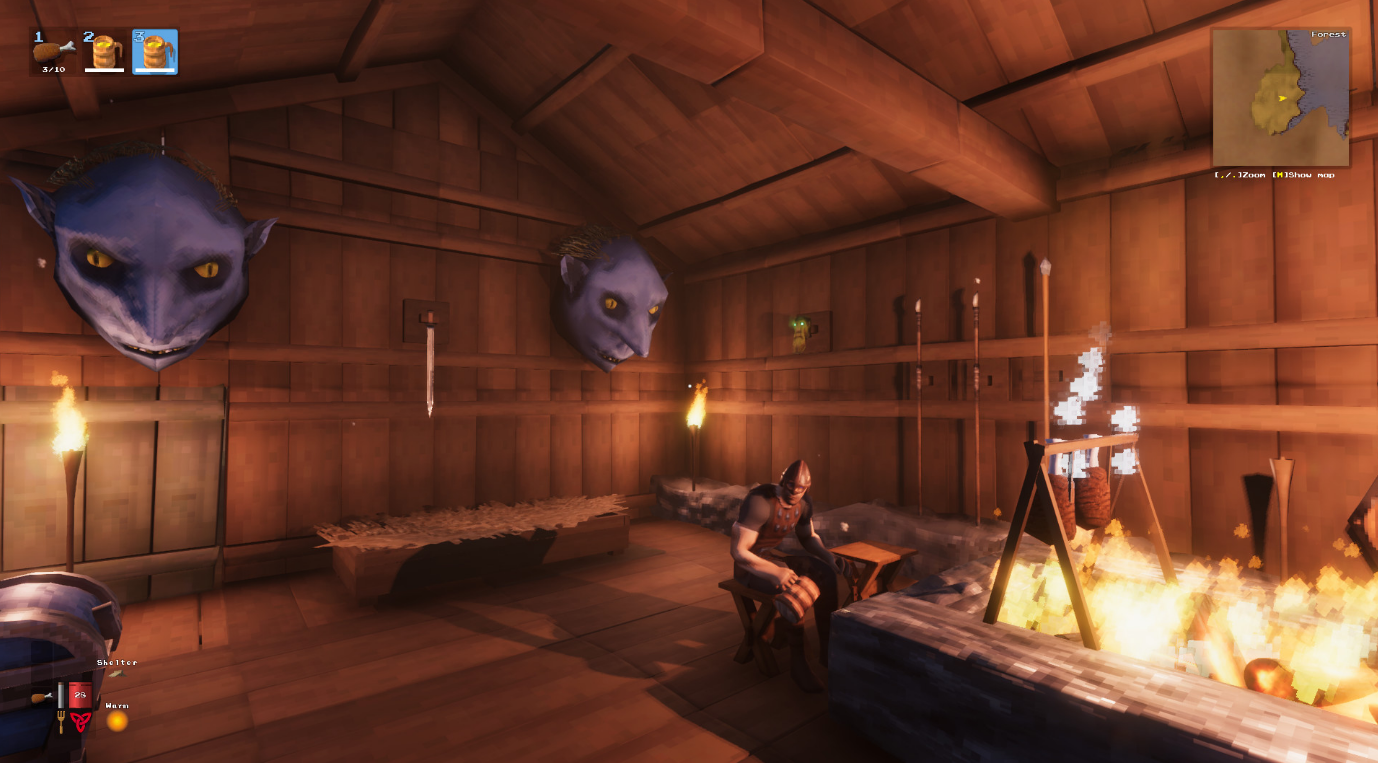
Task: Click the Shelter status effect icon
Action: click(117, 674)
